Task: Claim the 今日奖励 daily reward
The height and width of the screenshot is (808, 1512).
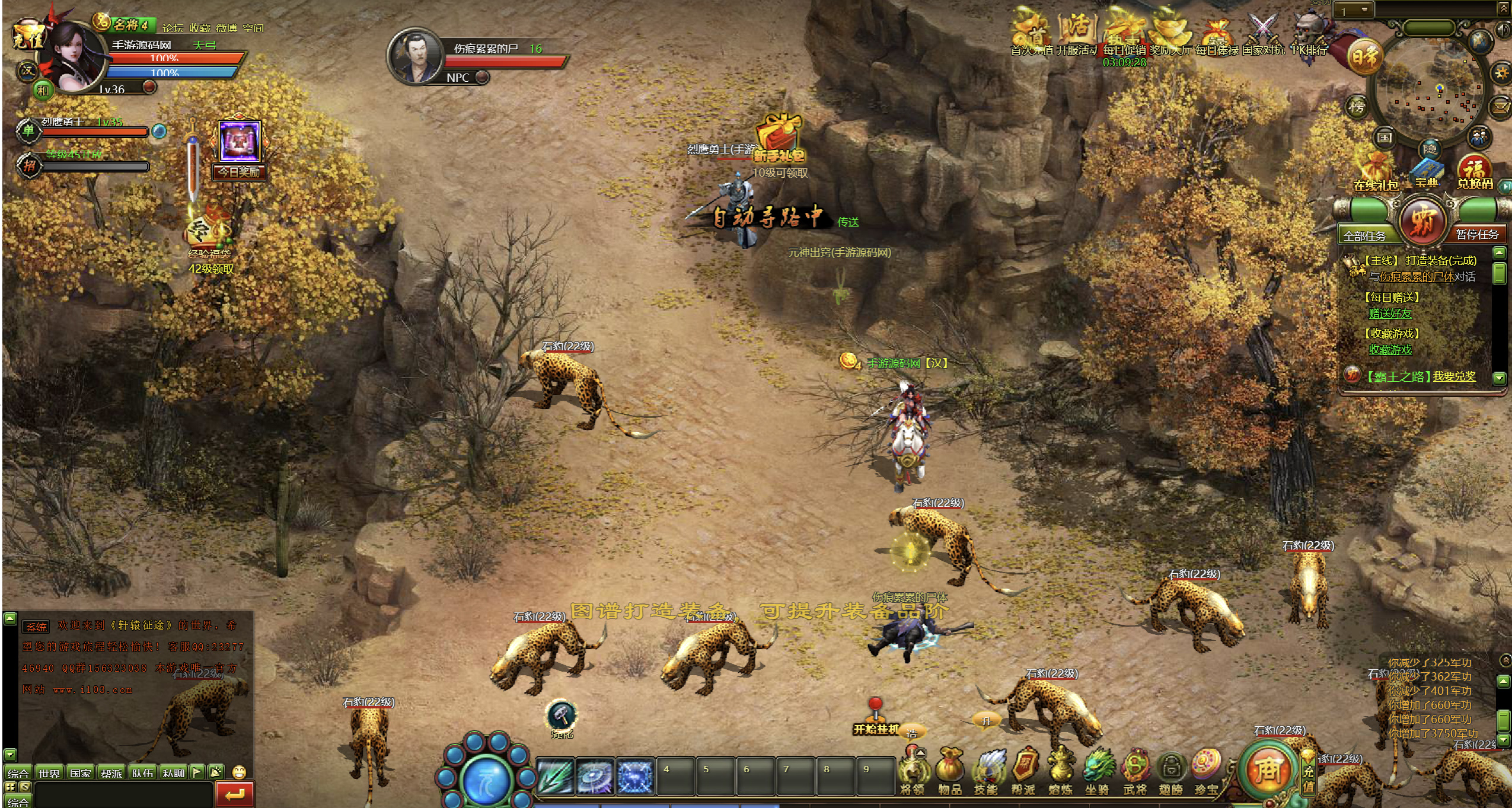Action: 240,148
